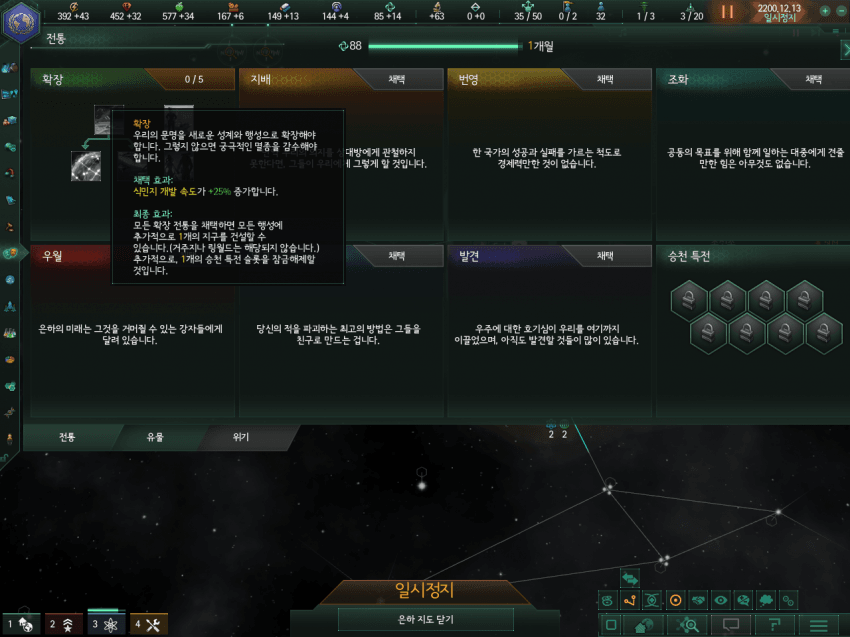The image size is (850, 637).
Task: Switch to the 유물 (Relics) tab
Action: [153, 437]
